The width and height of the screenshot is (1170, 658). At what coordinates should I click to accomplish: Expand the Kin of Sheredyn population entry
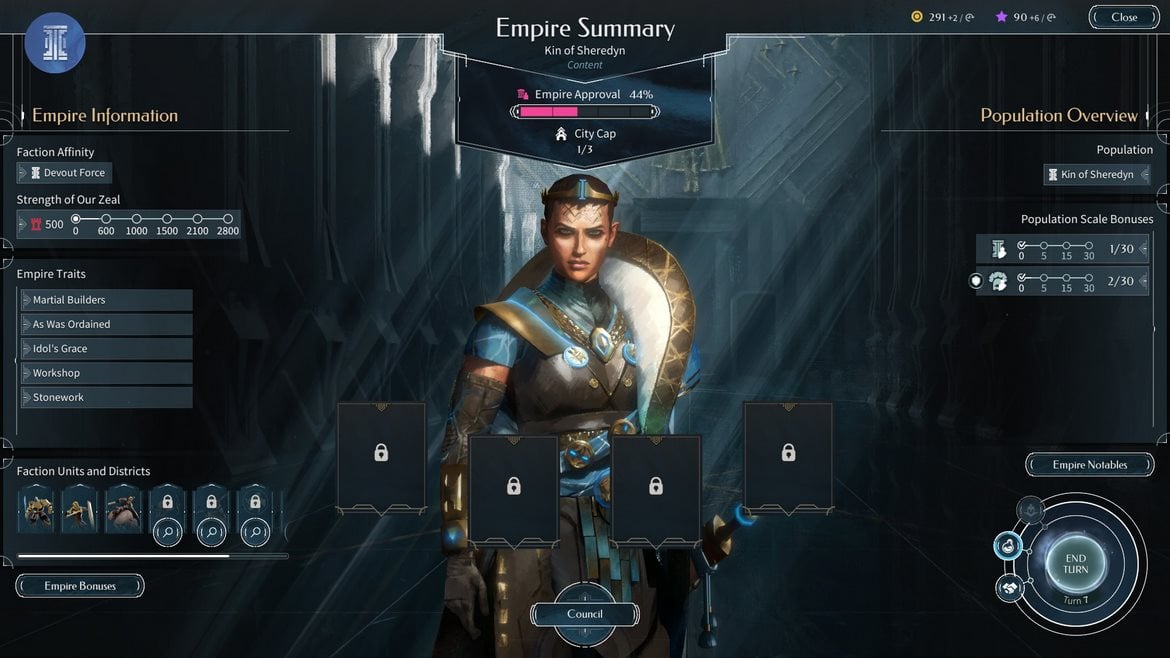point(1096,175)
